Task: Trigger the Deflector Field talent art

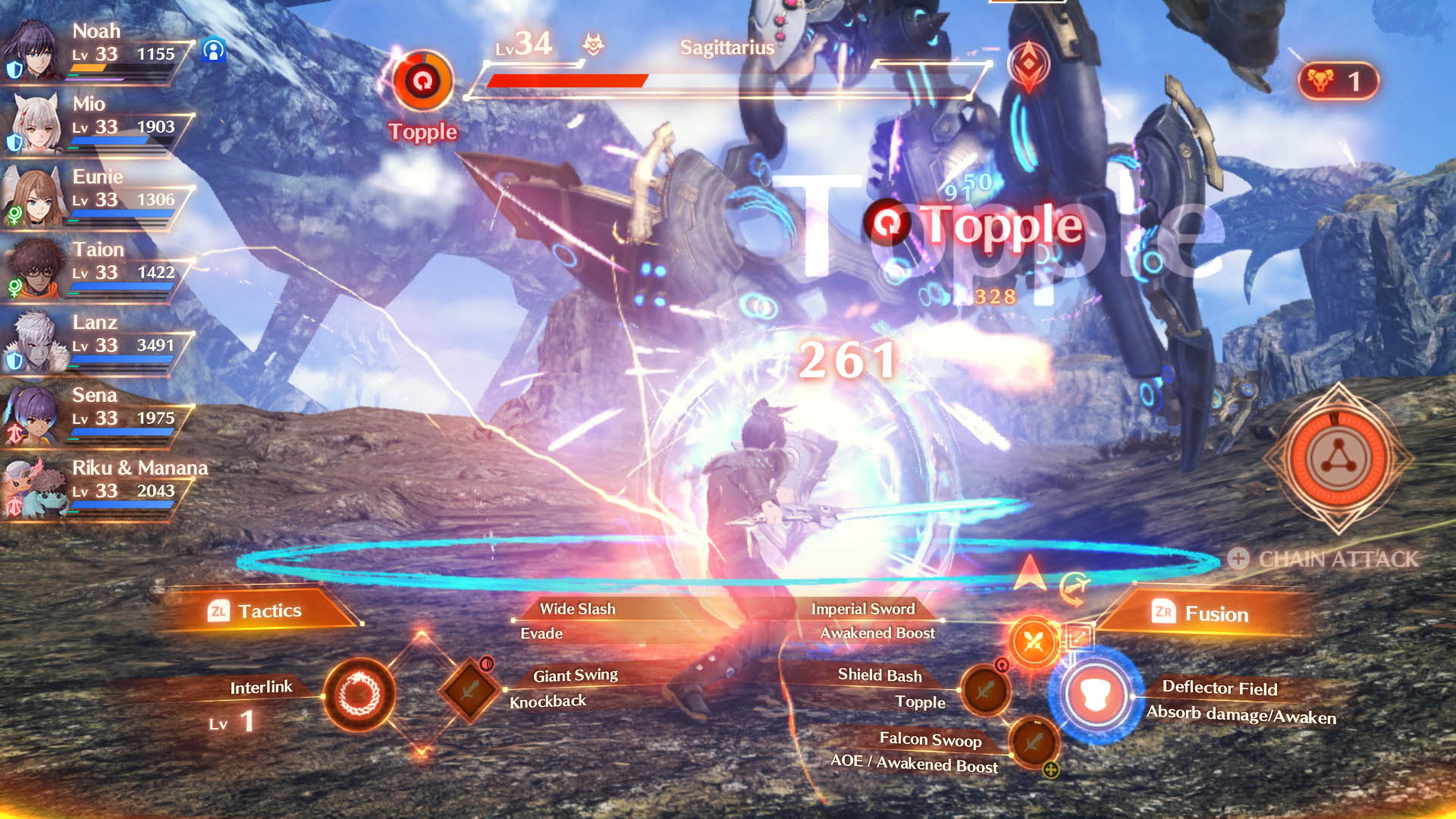Action: coord(1094,694)
